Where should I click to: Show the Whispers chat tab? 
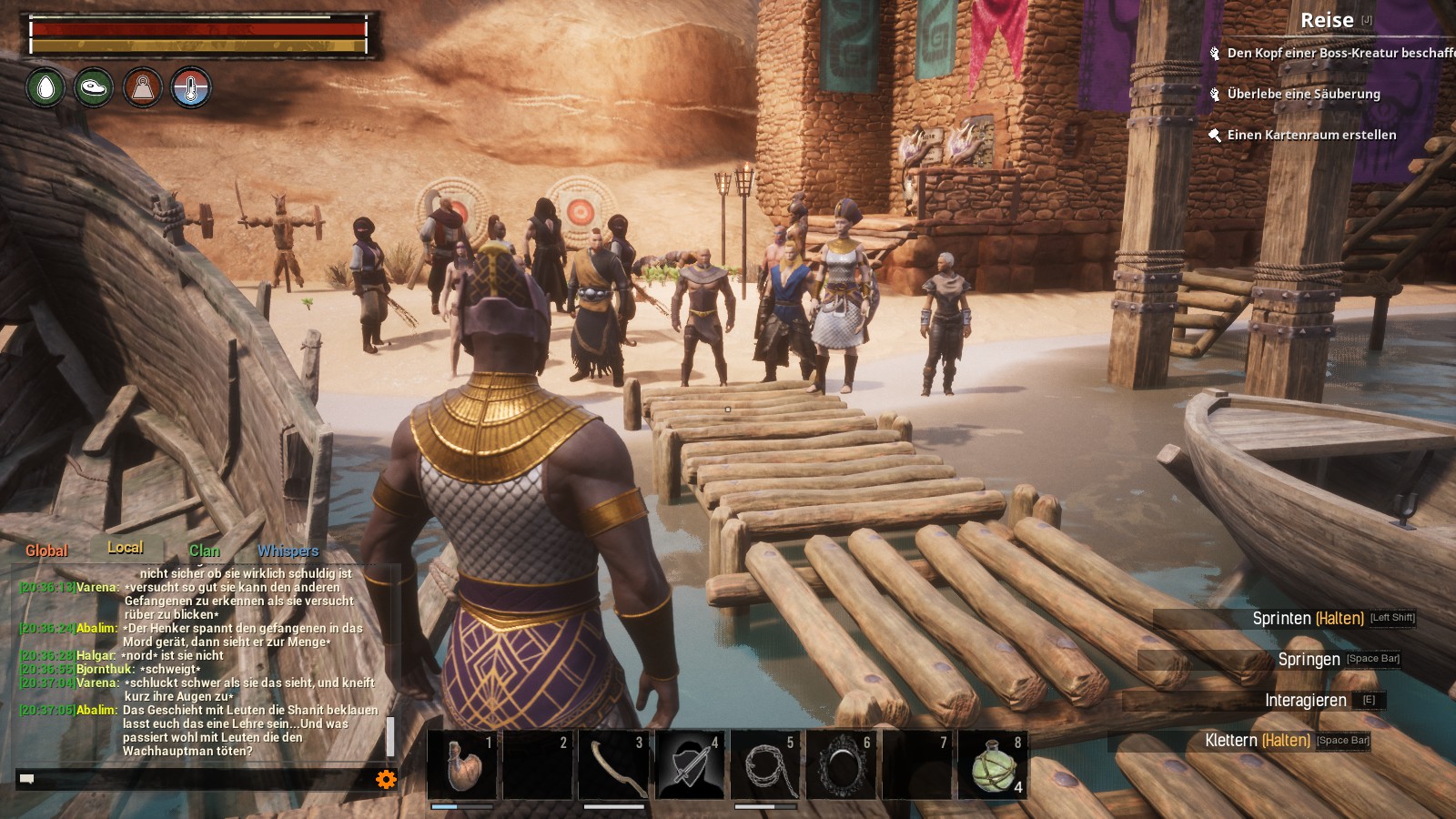pyautogui.click(x=288, y=551)
